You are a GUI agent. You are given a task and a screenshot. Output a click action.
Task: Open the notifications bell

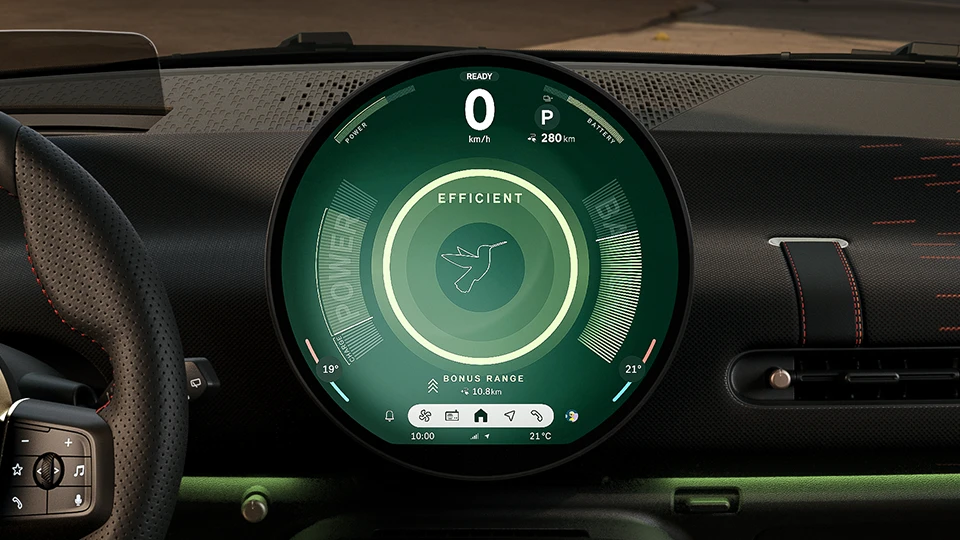[x=390, y=415]
